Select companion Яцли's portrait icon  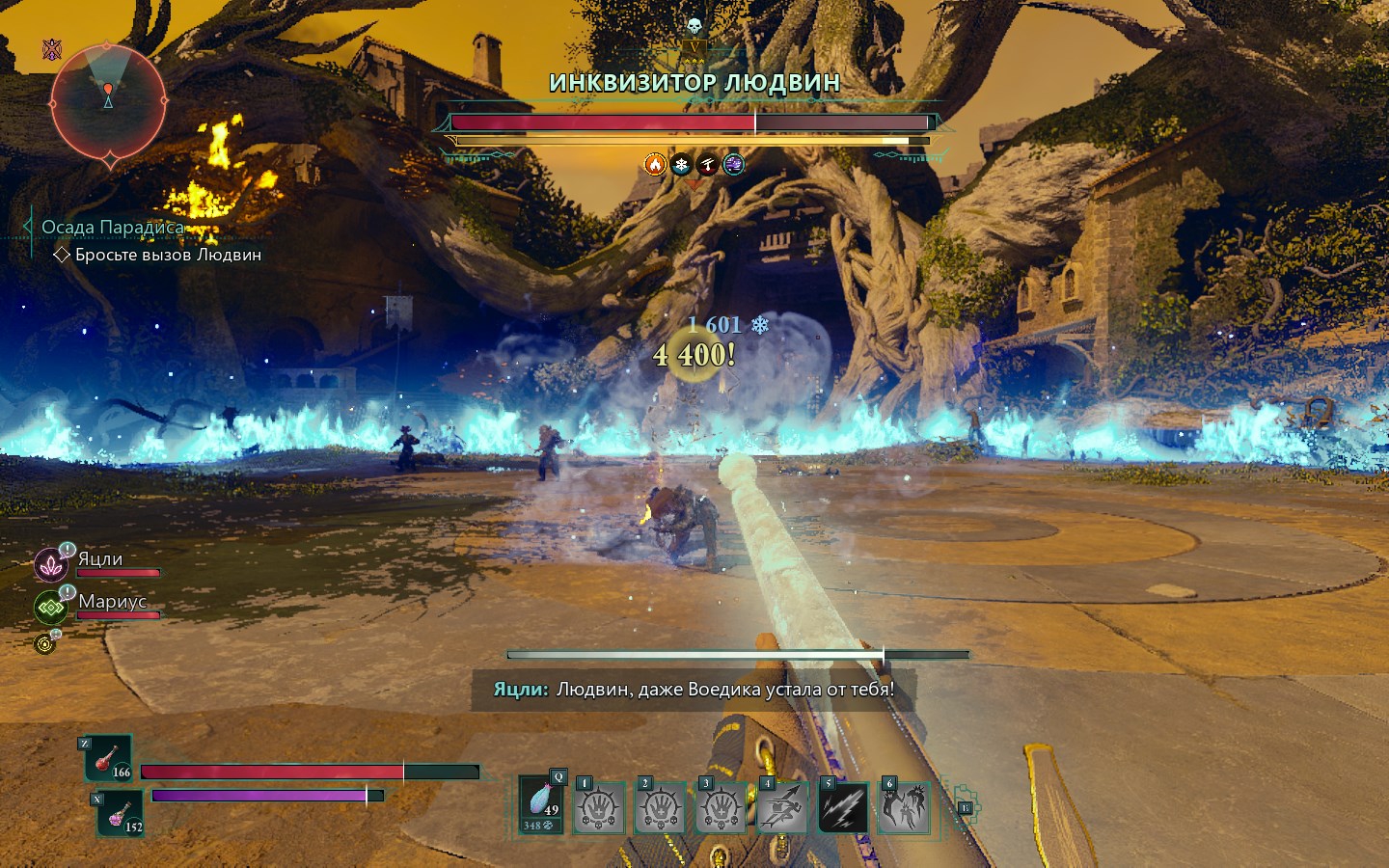(x=49, y=565)
